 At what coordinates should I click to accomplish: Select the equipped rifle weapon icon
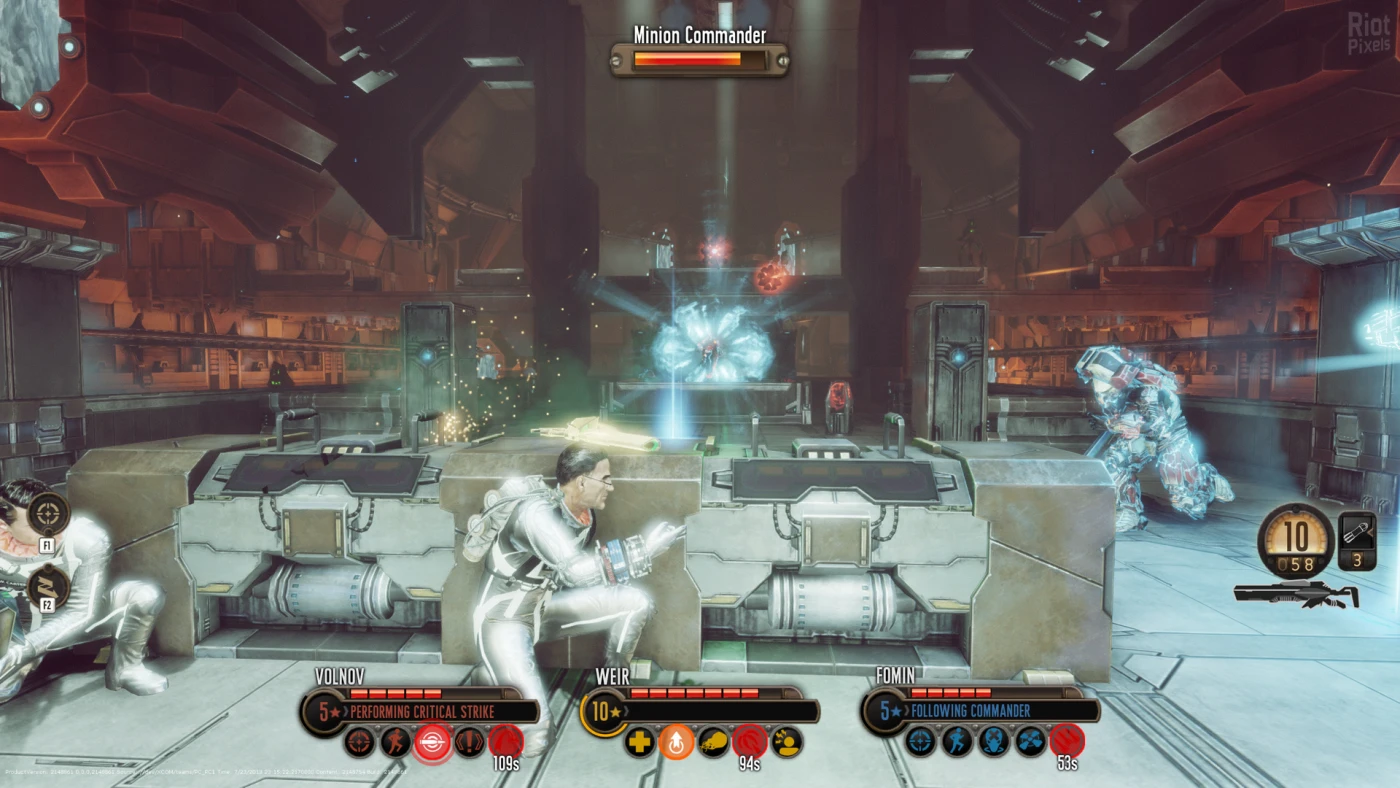click(1296, 594)
